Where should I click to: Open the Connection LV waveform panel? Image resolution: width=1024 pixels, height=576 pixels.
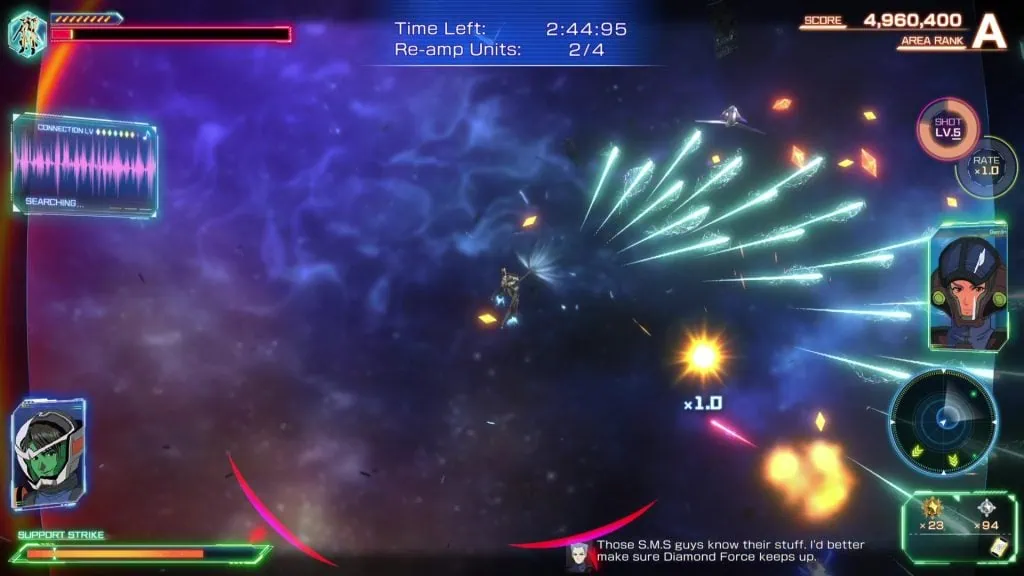[x=85, y=166]
